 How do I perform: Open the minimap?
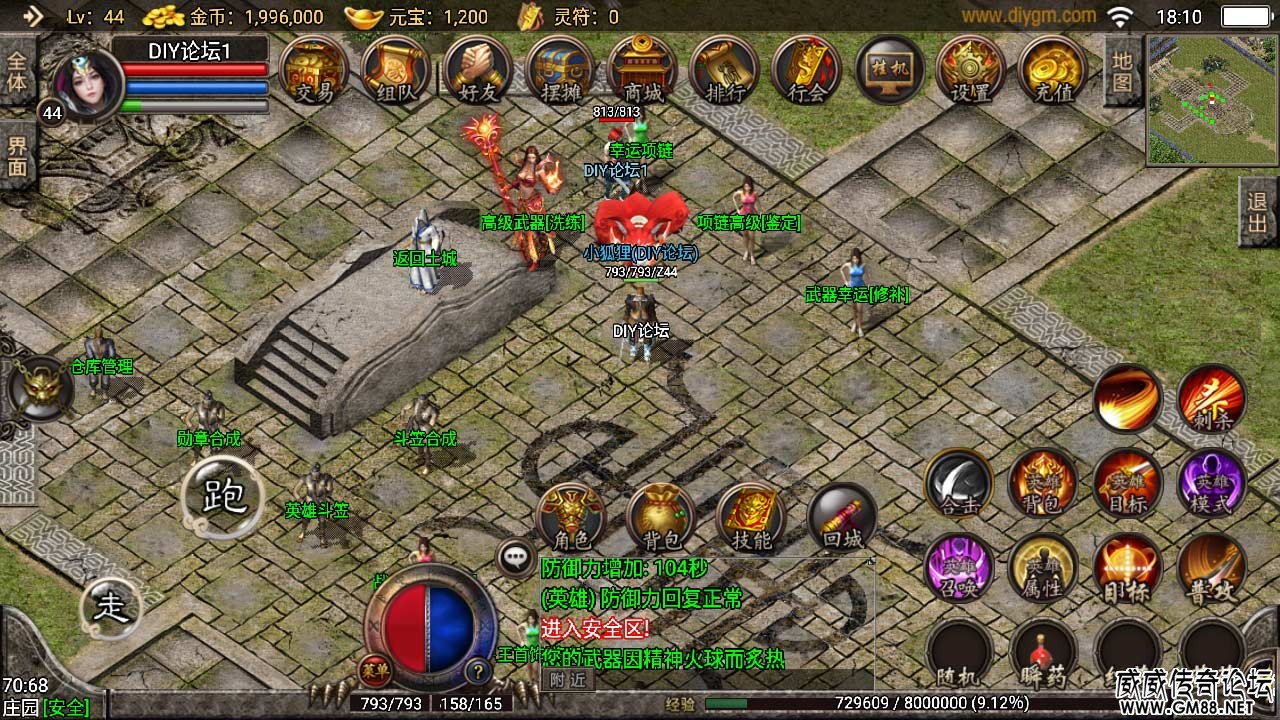(x=1207, y=100)
